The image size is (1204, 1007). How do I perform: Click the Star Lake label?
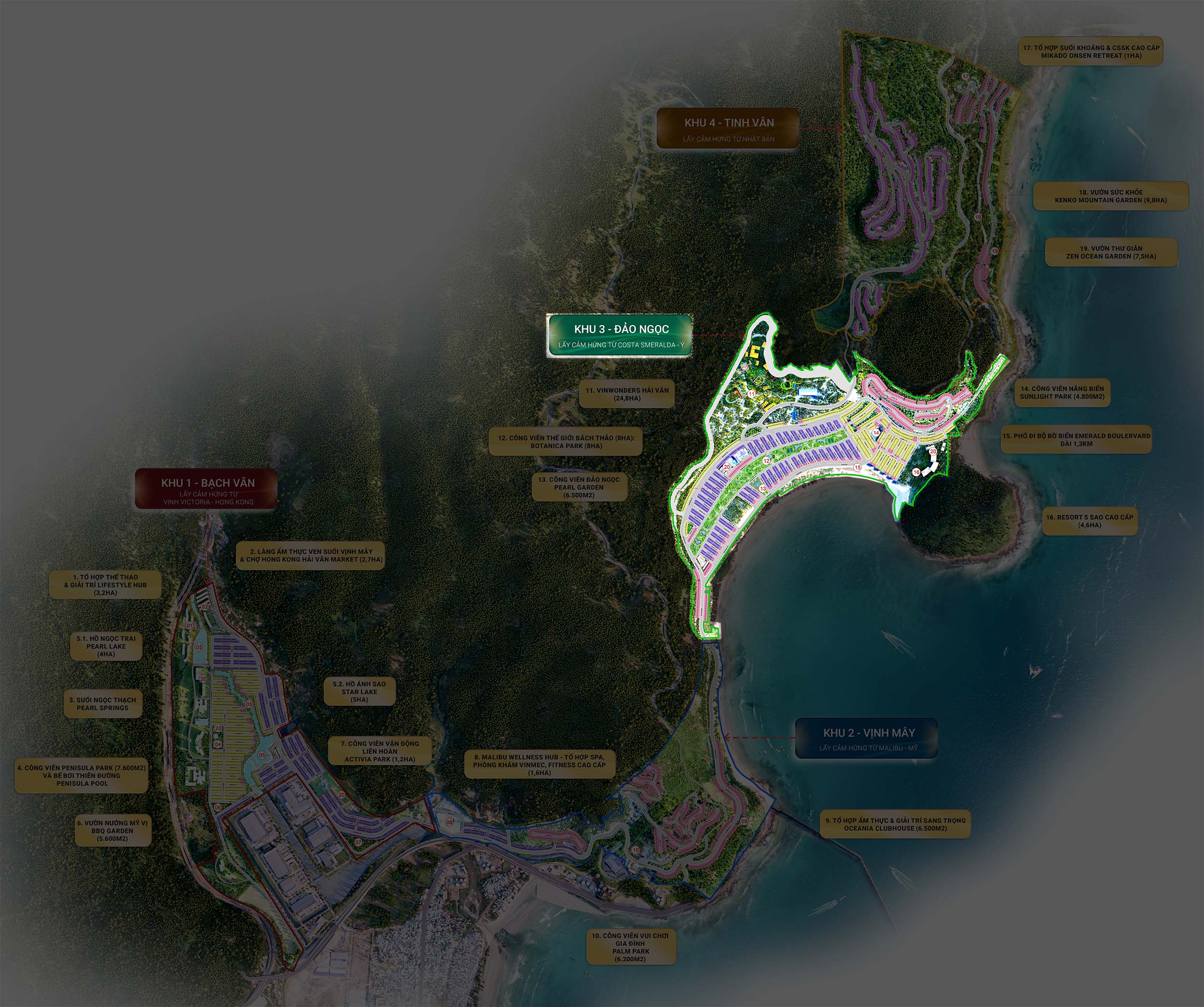click(x=359, y=692)
